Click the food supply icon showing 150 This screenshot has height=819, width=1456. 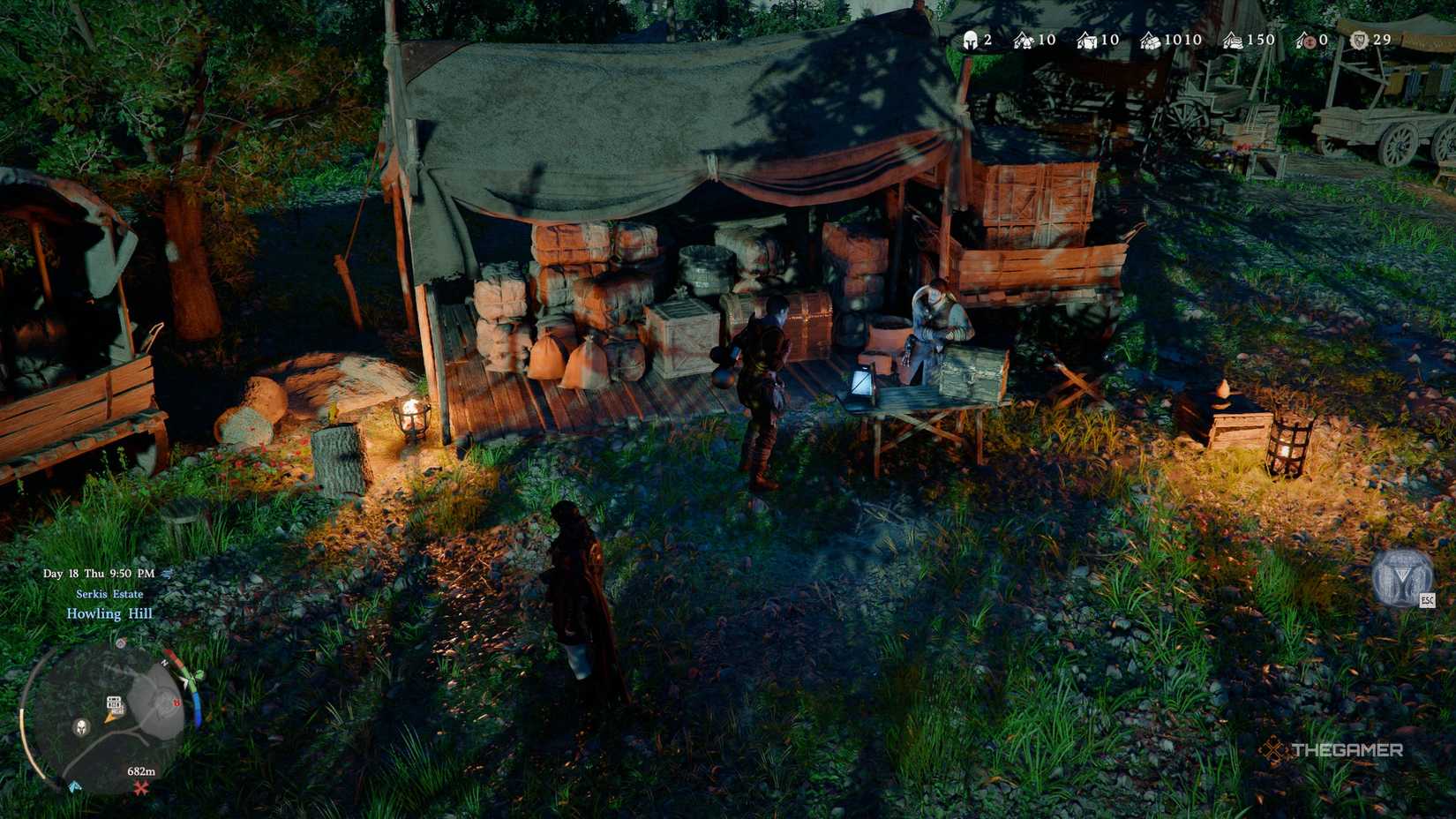click(x=1235, y=41)
